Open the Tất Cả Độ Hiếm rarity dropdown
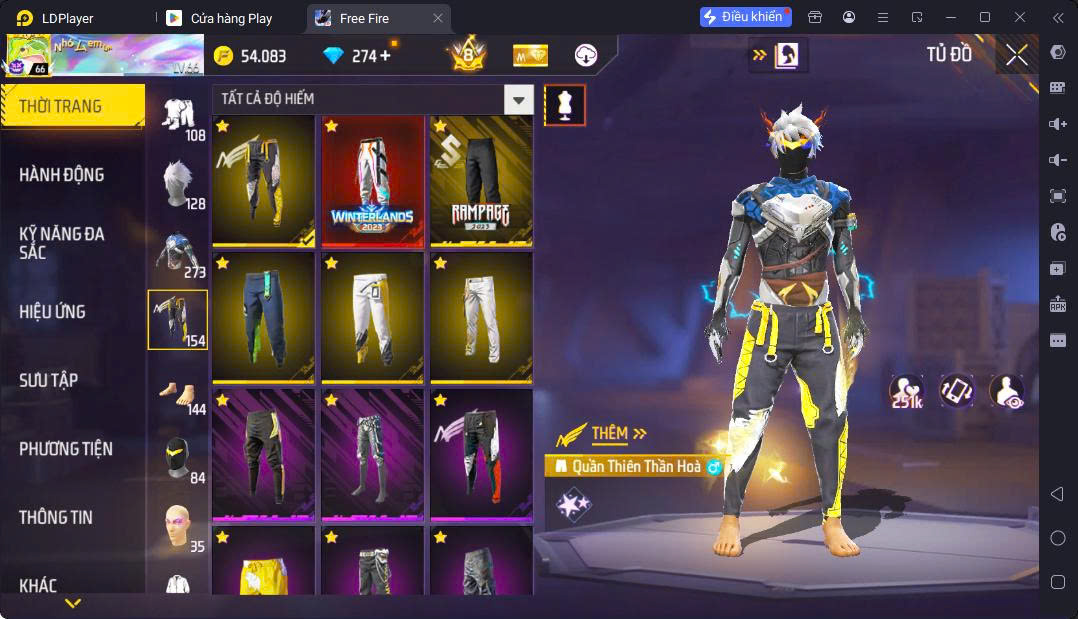 372,99
